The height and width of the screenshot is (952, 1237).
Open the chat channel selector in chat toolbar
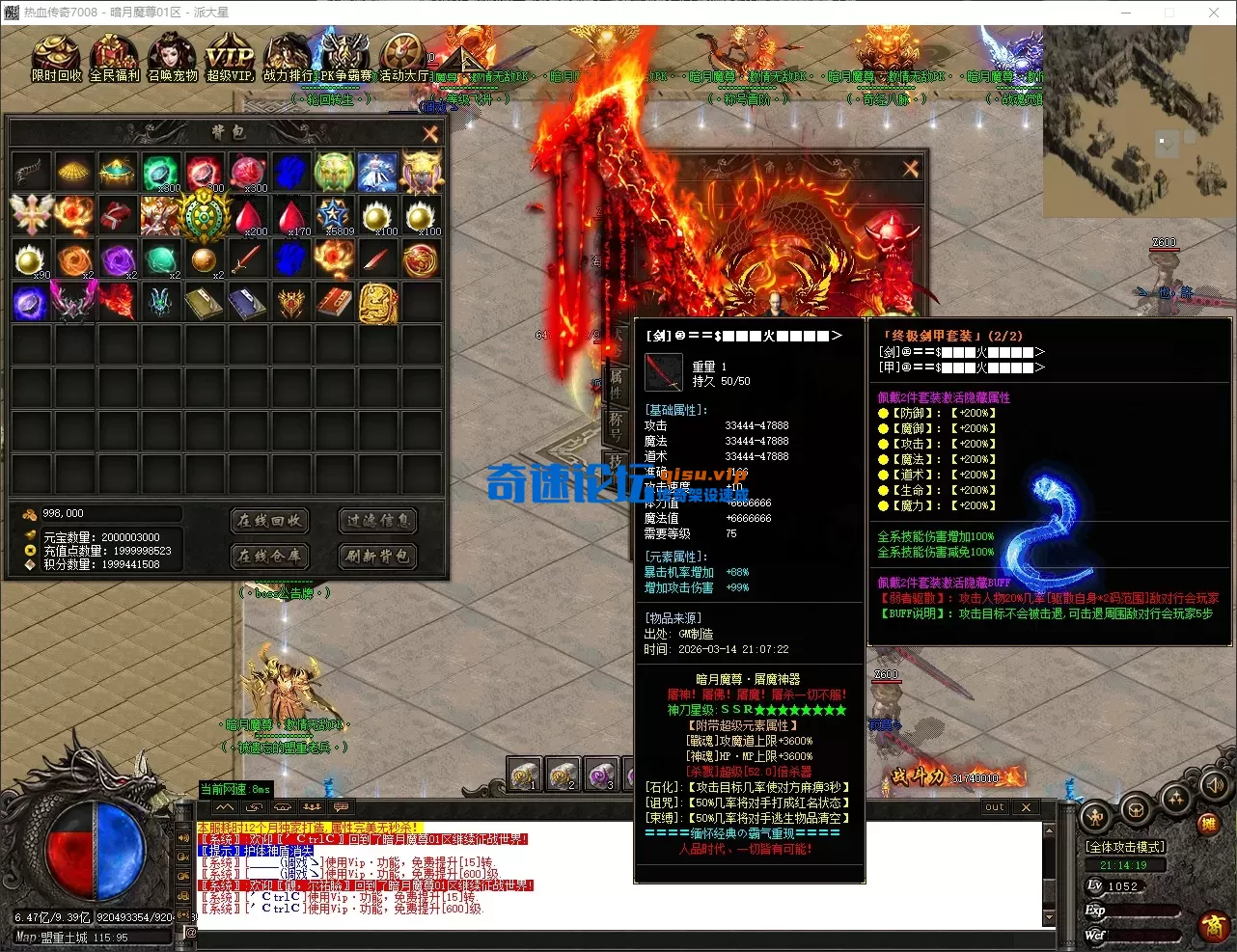[340, 807]
